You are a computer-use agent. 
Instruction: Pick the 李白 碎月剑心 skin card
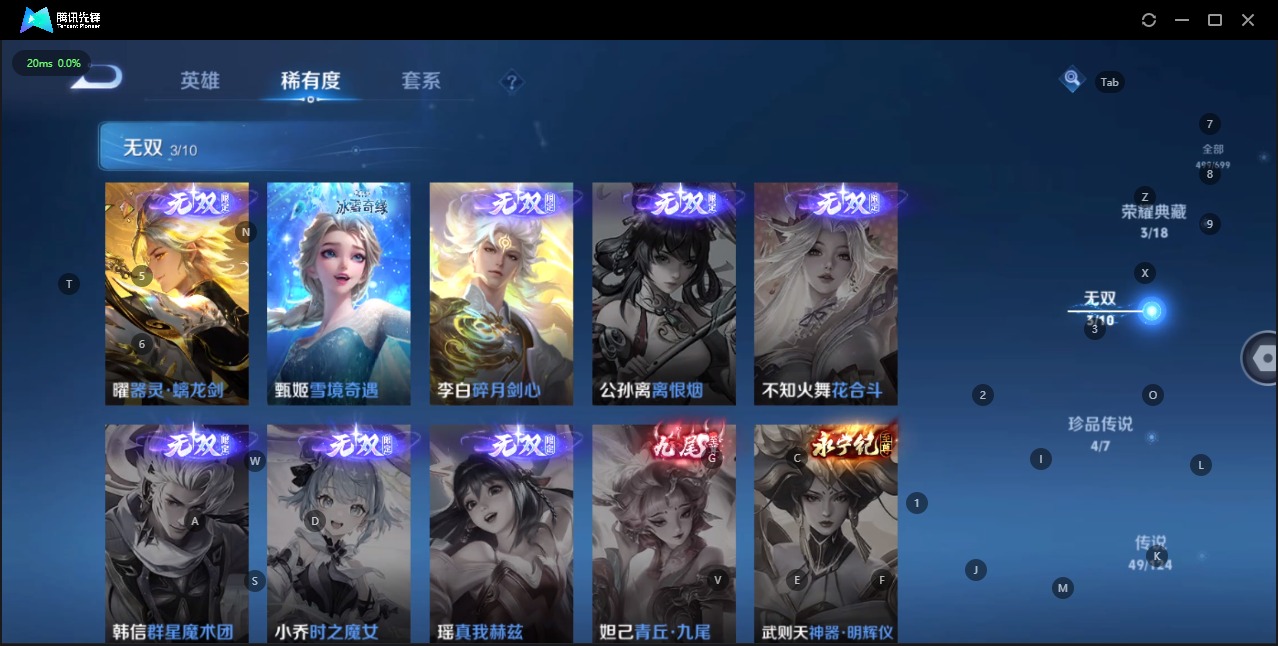[x=501, y=293]
